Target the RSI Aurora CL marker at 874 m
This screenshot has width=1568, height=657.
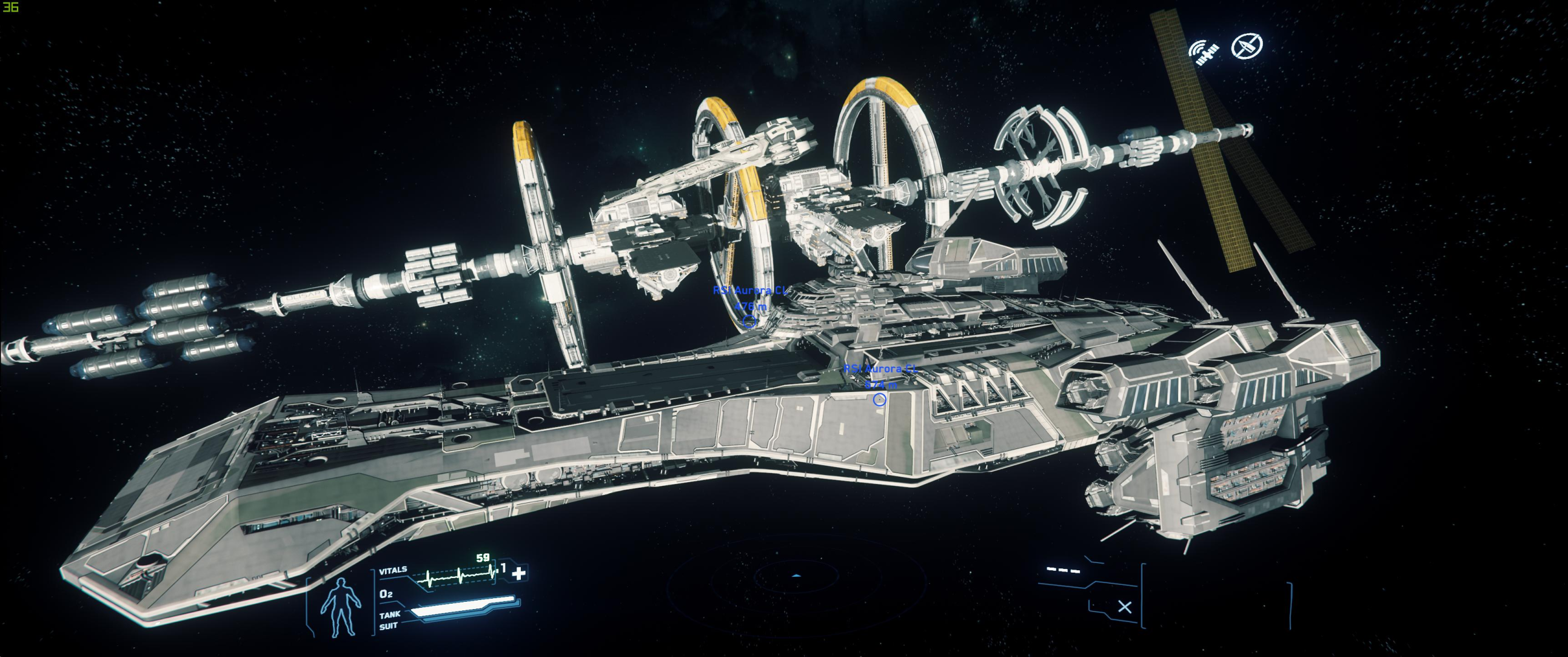879,400
